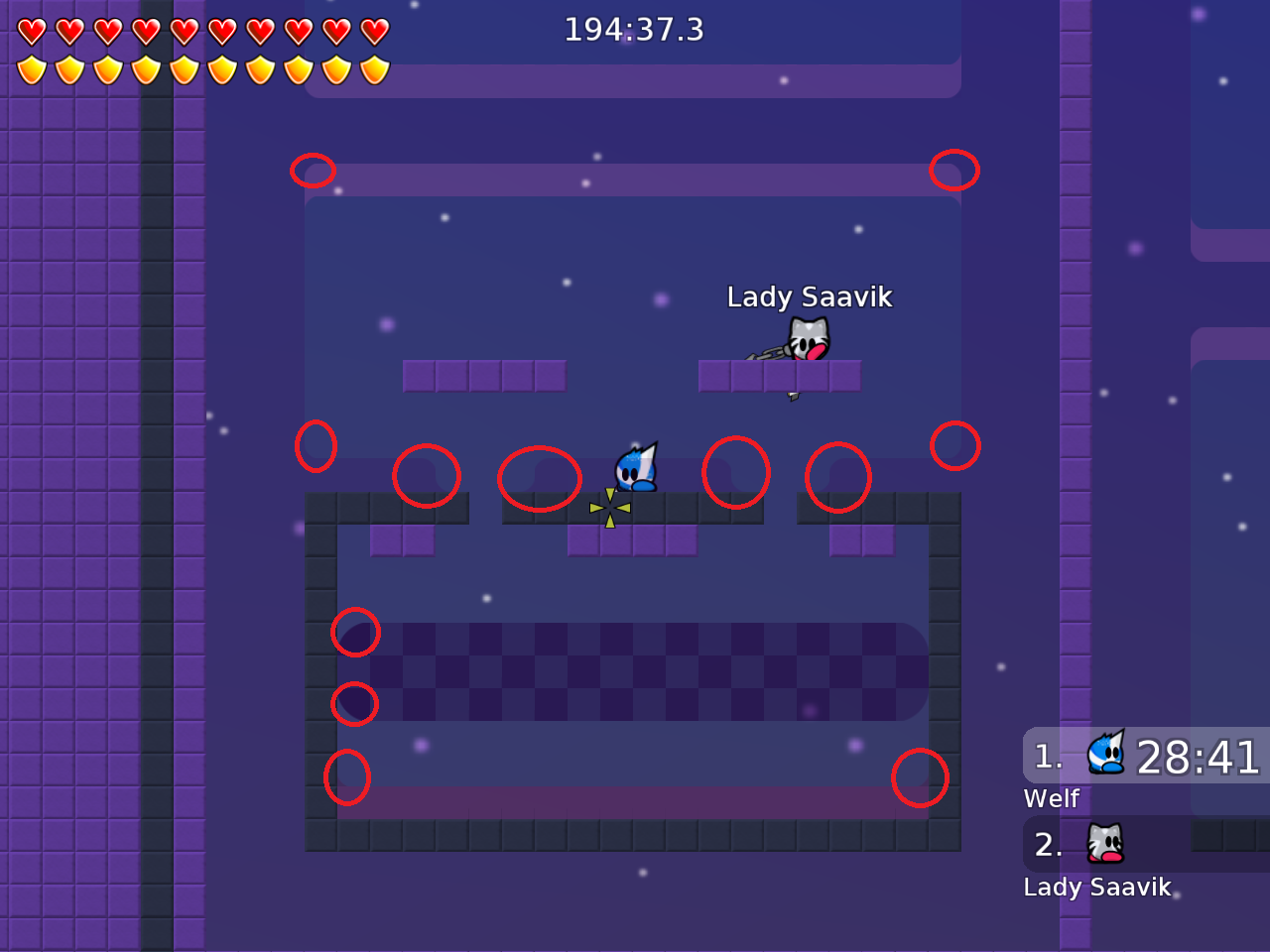Click Welf's player avatar on the scoreboard

[1104, 754]
